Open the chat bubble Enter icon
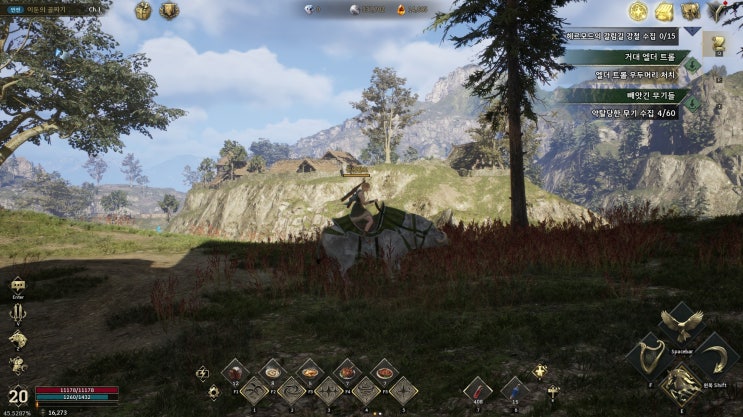Image resolution: width=743 pixels, height=417 pixels. coord(17,286)
